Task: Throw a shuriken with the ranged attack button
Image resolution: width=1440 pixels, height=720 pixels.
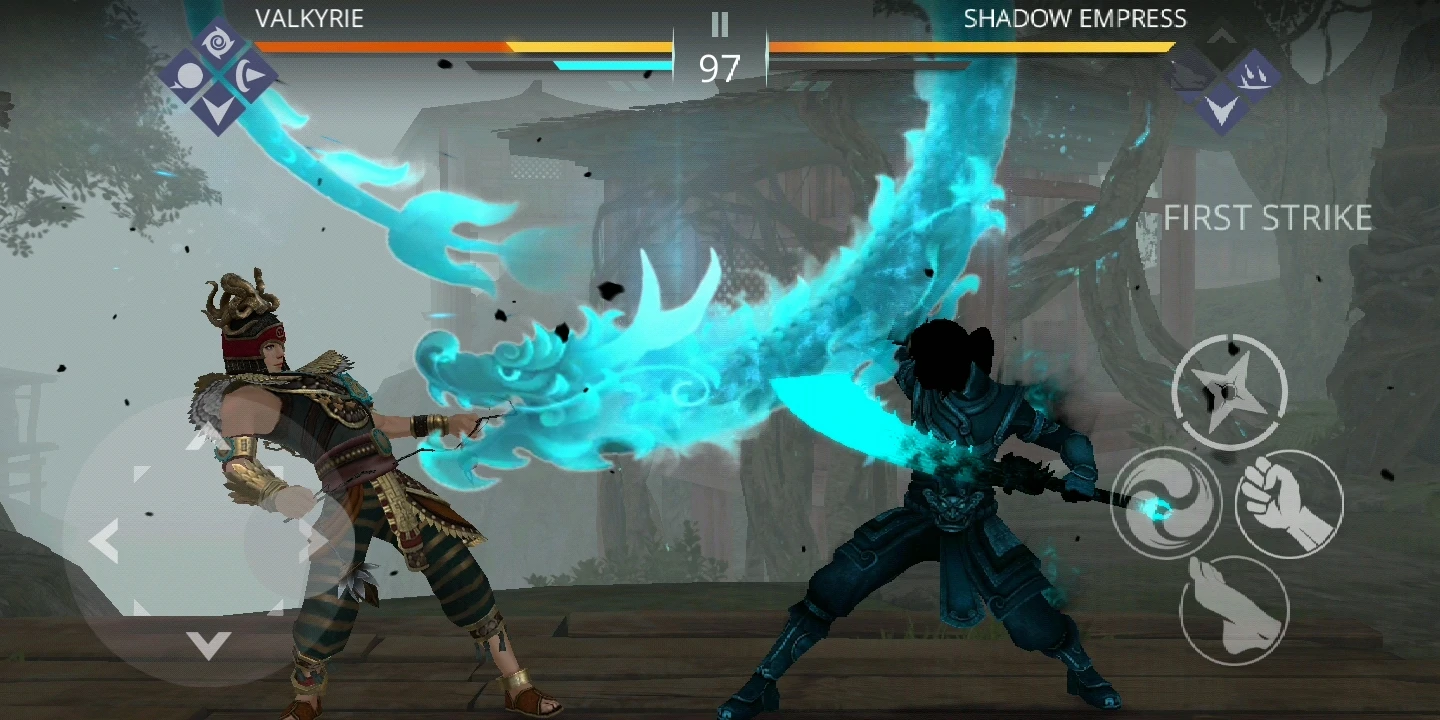Action: tap(1229, 391)
